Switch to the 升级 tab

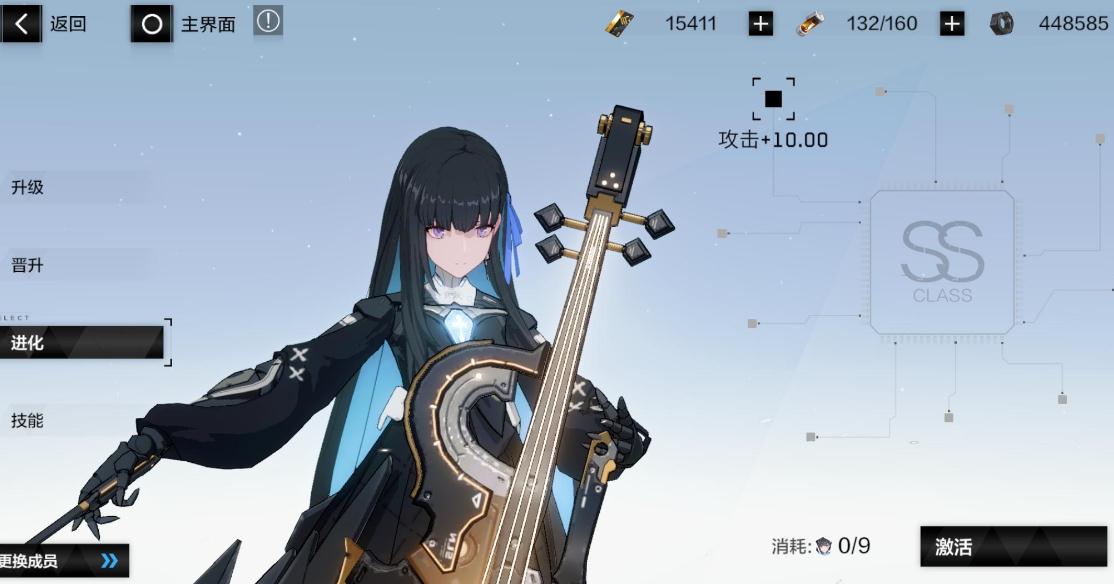[28, 187]
